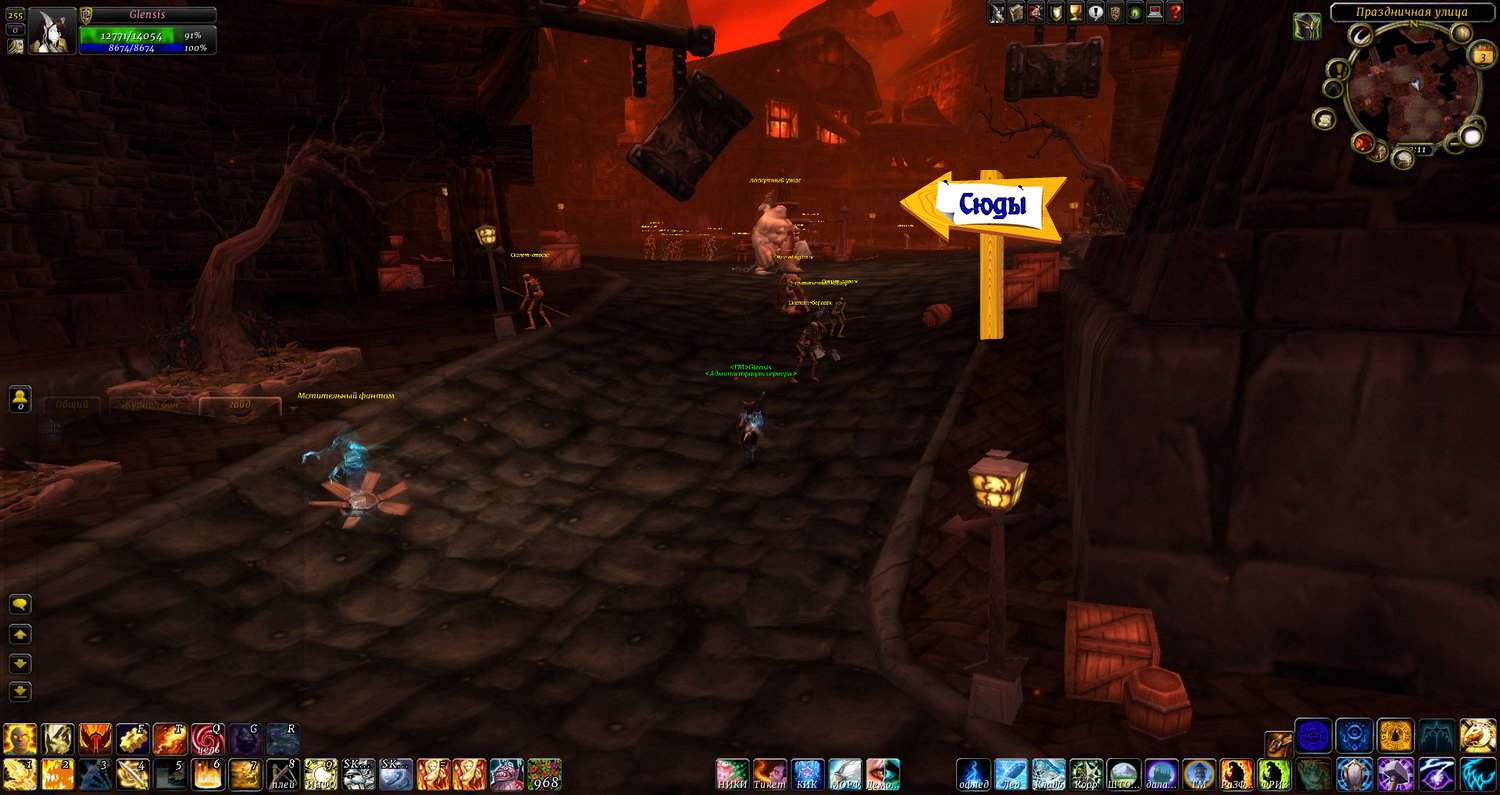Viewport: 1500px width, 795px height.
Task: Open the chat speech bubble button
Action: 20,604
